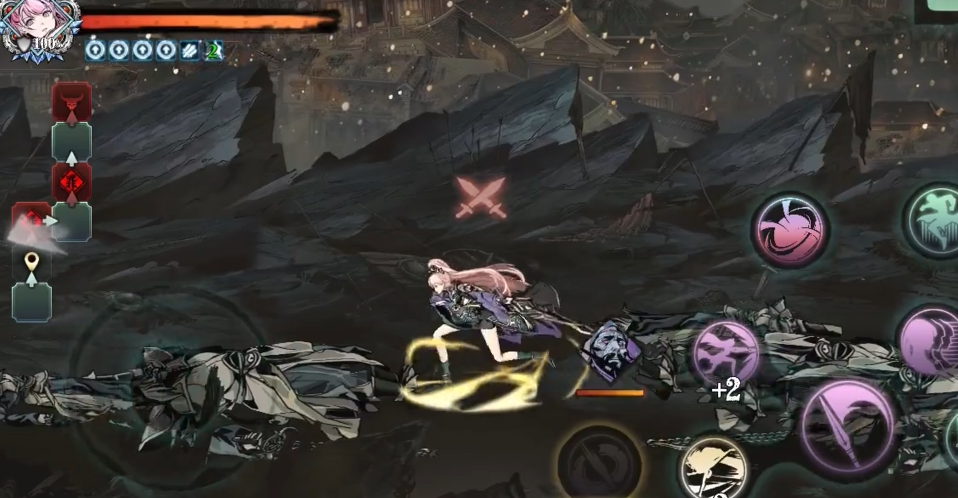Select the red demon-mask boss node
This screenshot has width=958, height=498.
[x=72, y=102]
